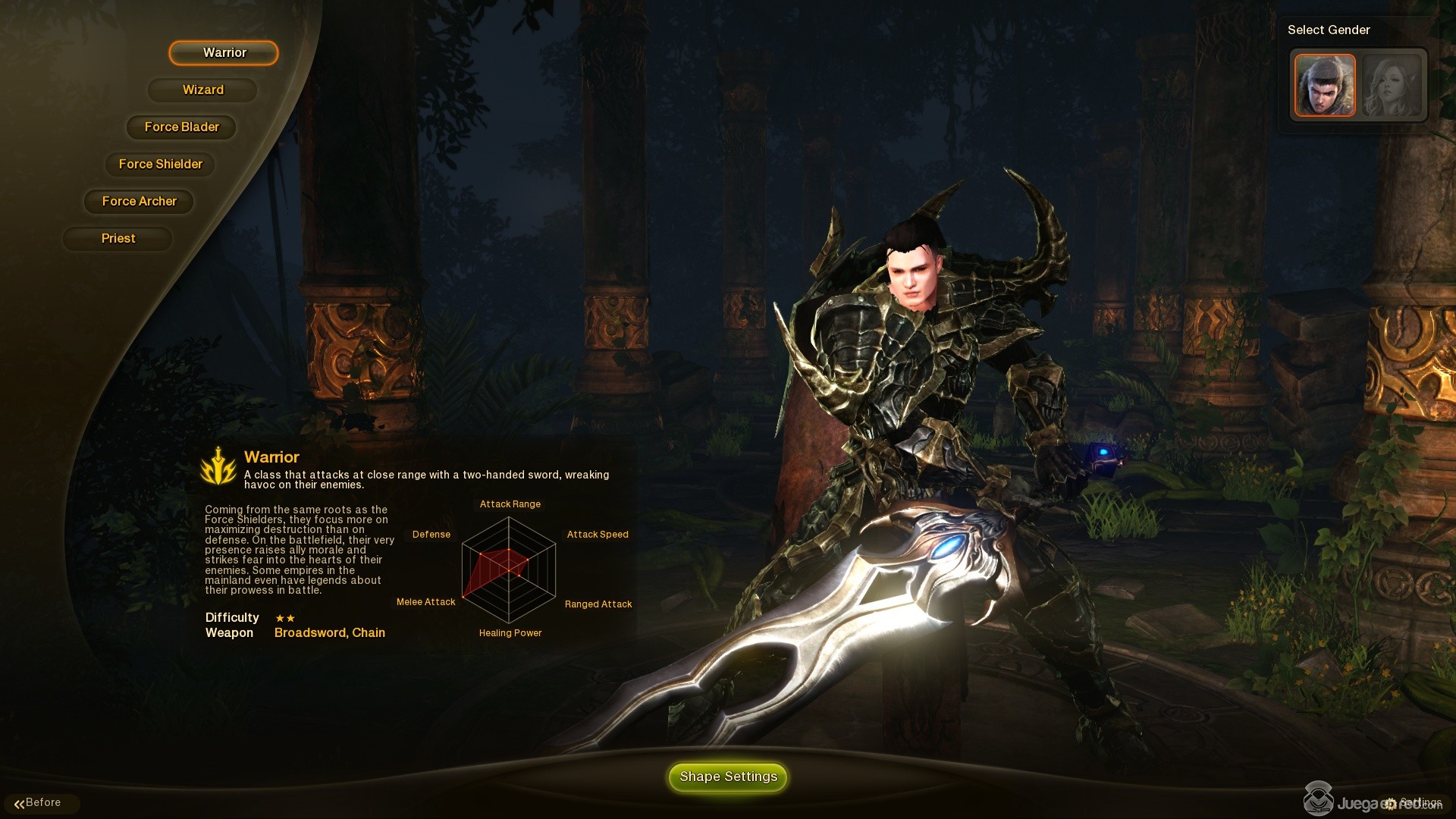Image resolution: width=1456 pixels, height=819 pixels.
Task: Select the female gender portrait
Action: tap(1392, 85)
